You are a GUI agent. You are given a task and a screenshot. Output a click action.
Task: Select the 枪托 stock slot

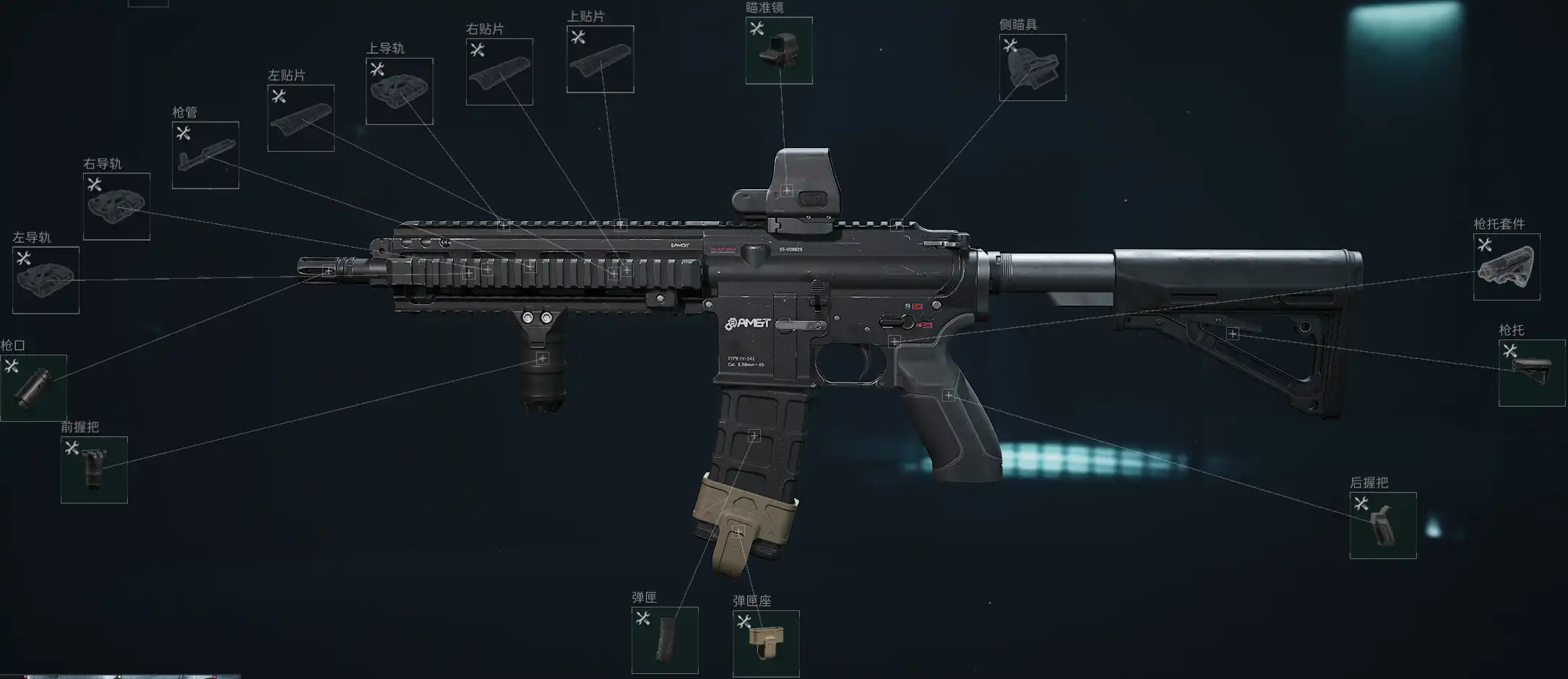[x=1532, y=373]
